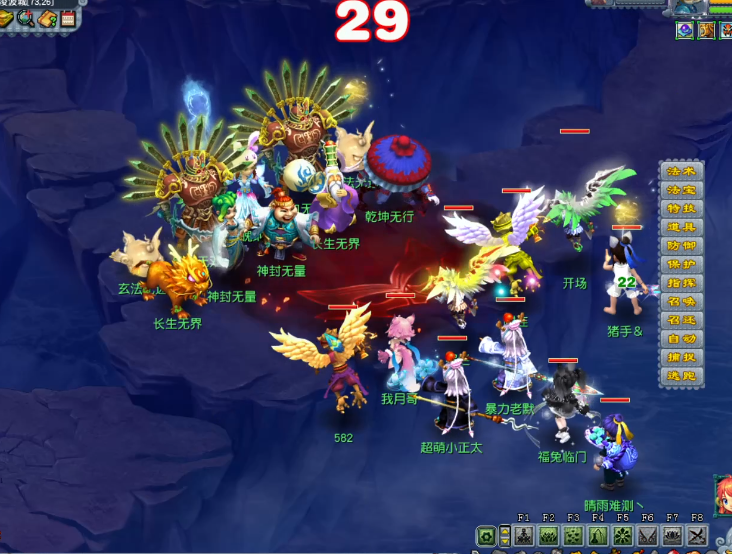The width and height of the screenshot is (732, 554).
Task: Open the guide book with question mark
Action: point(47,18)
